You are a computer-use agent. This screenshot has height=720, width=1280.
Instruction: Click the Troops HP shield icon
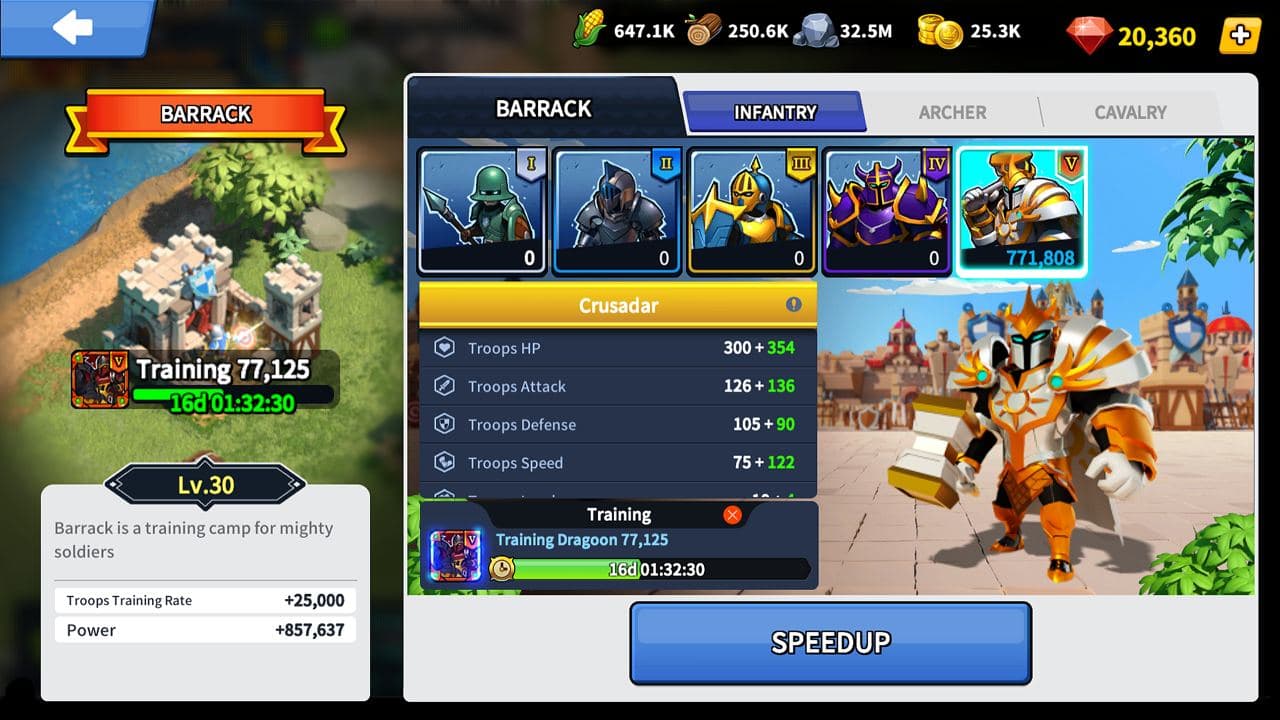click(x=445, y=348)
